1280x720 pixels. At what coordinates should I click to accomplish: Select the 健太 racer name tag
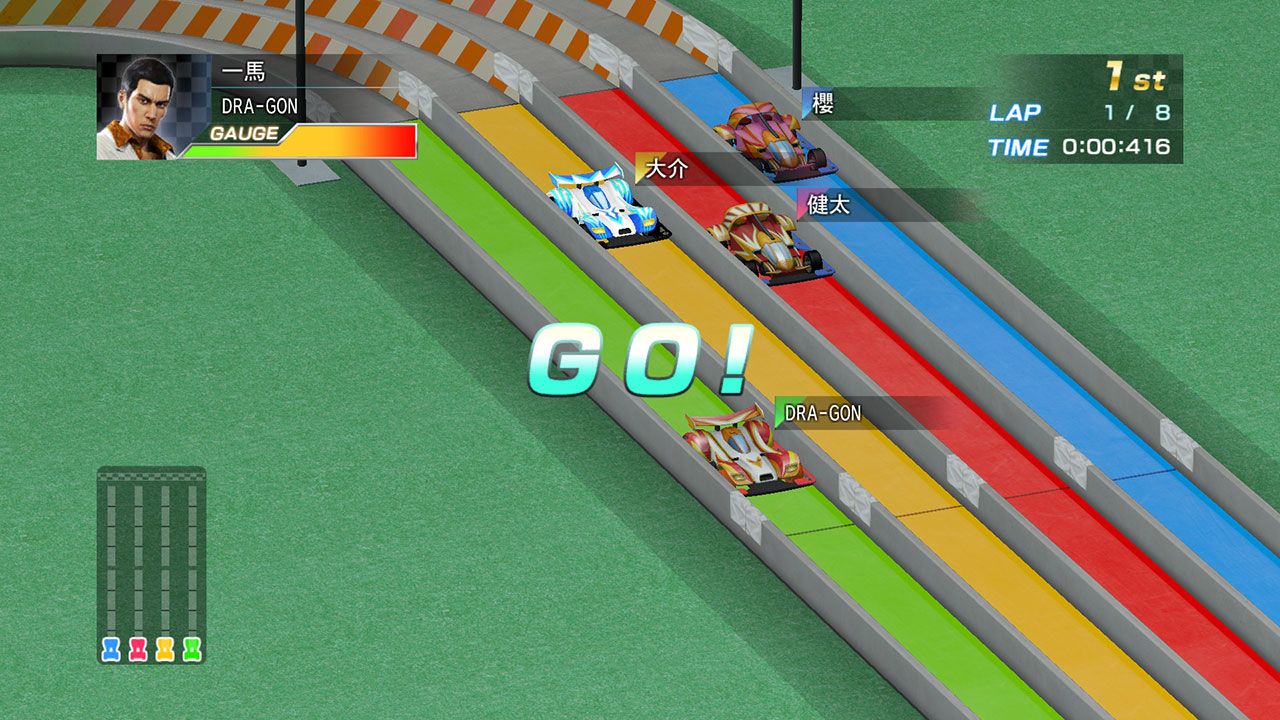coord(828,205)
